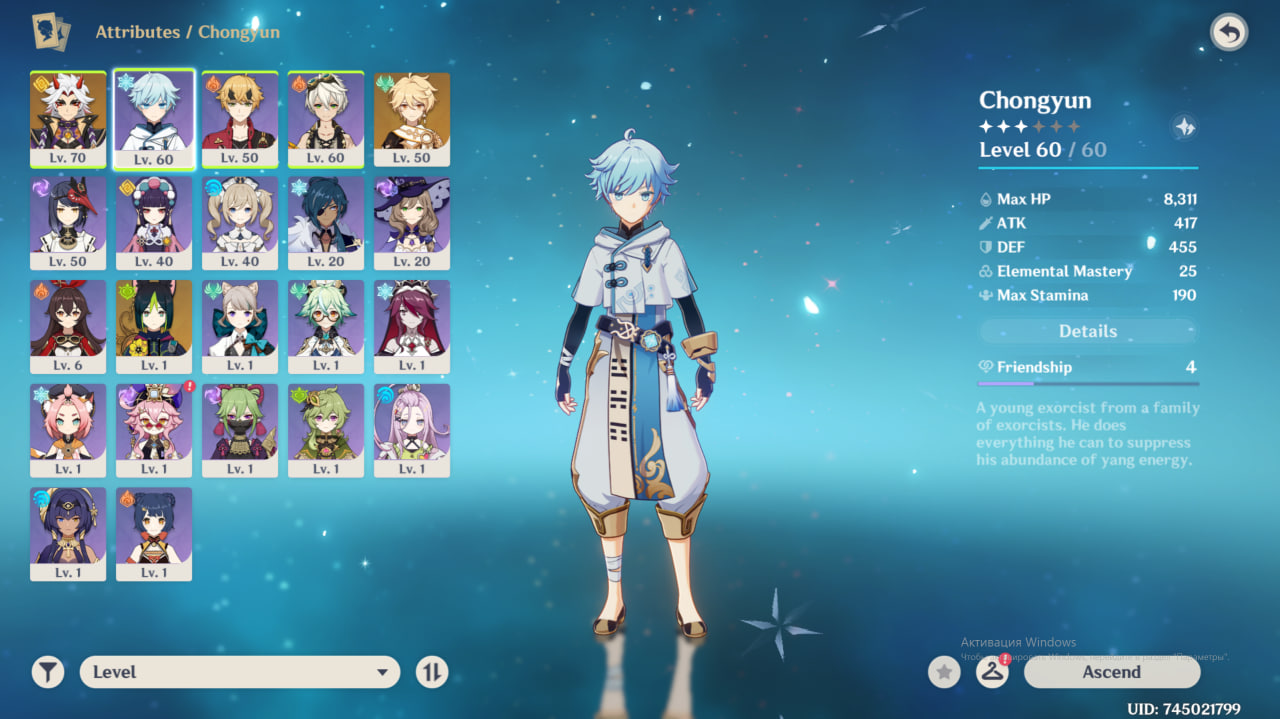Choose the Yun Jin character card
This screenshot has width=1280, height=719.
[x=154, y=223]
